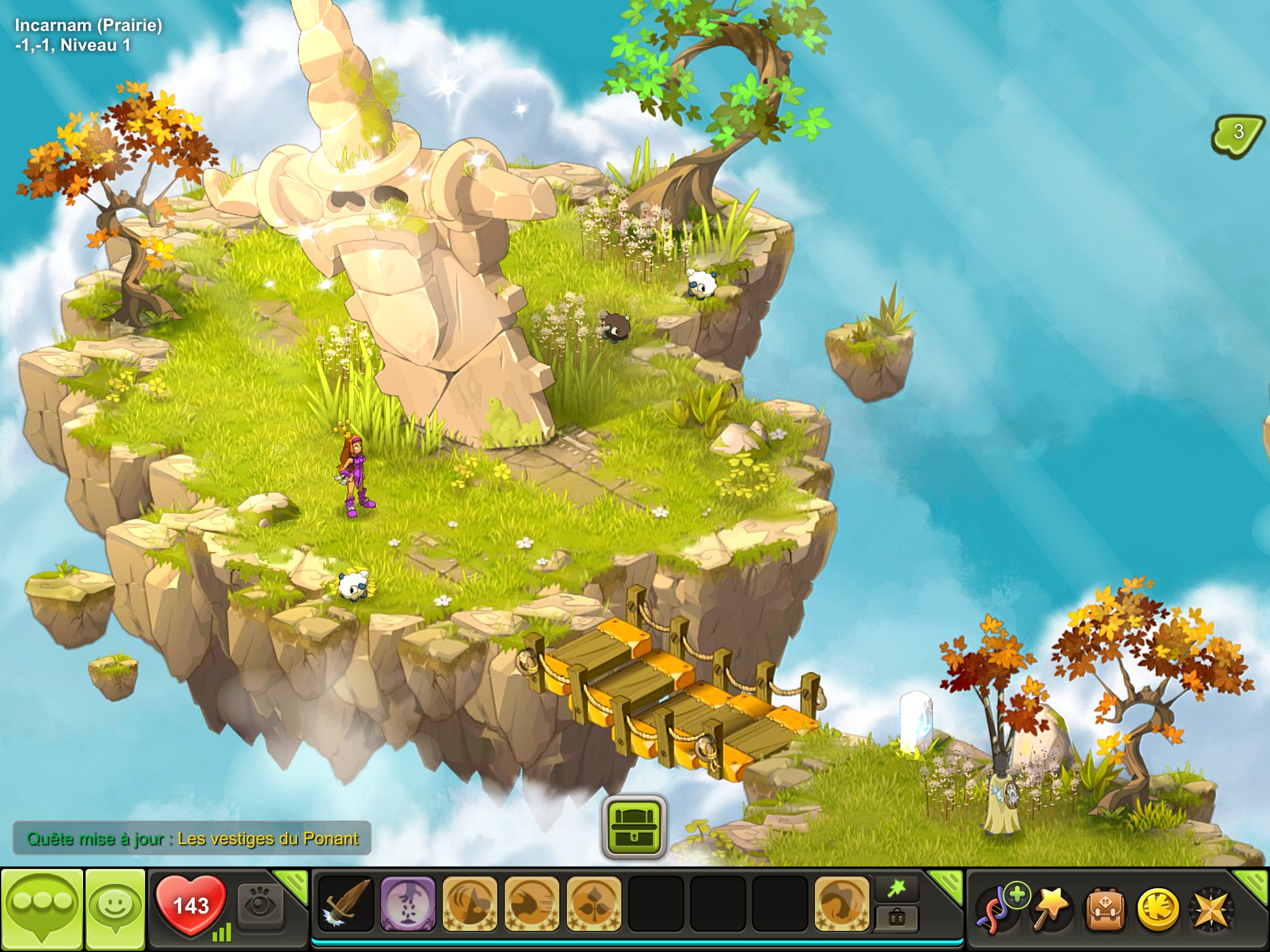The image size is (1270, 952).
Task: Open the smiley emote menu
Action: [x=115, y=907]
